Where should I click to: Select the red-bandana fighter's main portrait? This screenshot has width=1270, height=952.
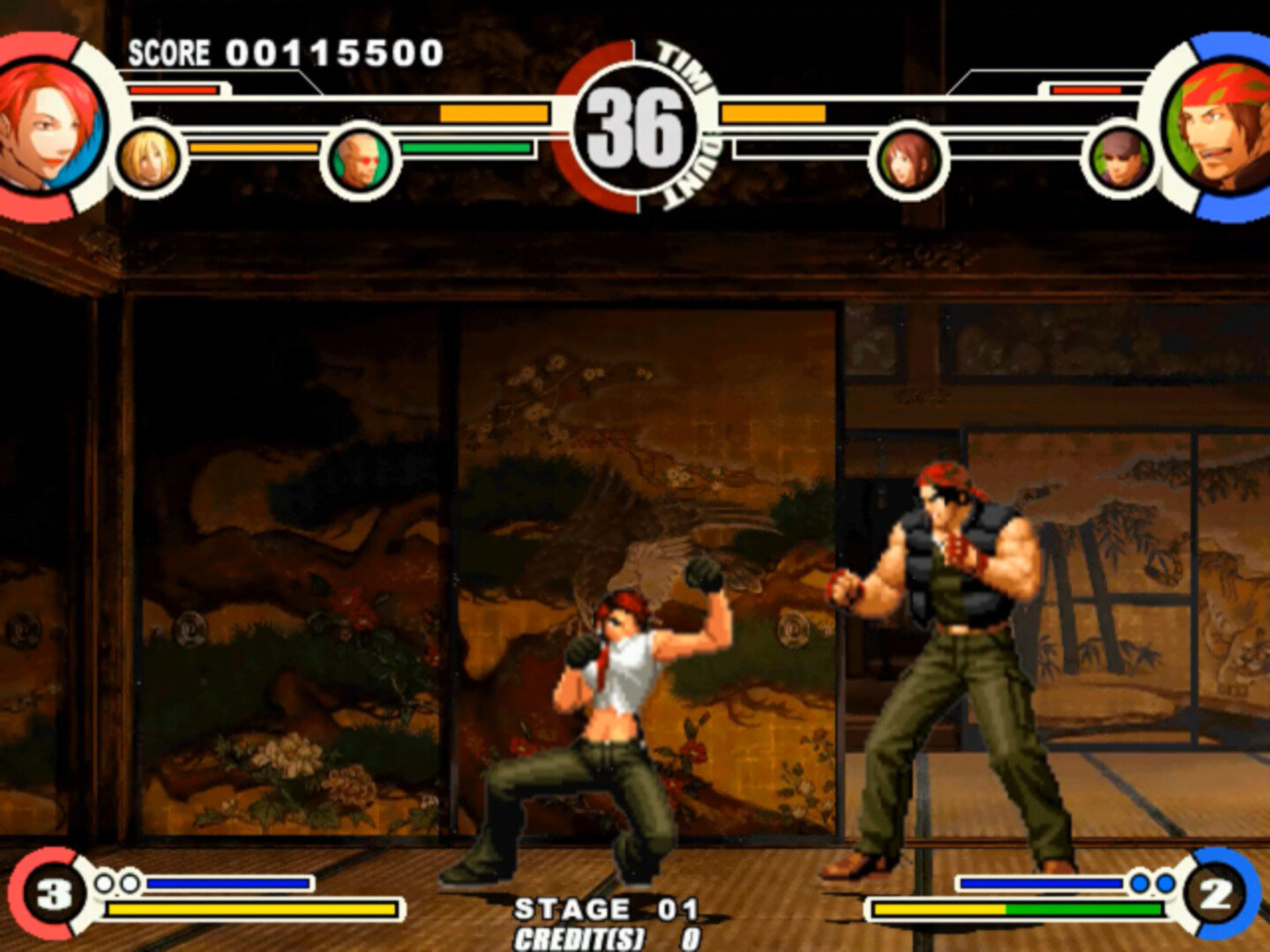pos(1221,126)
